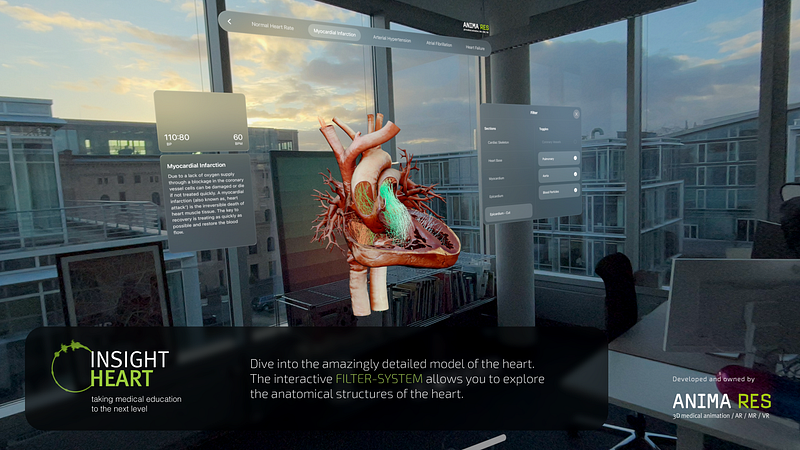Show the Heart Failure condition
This screenshot has height=450, width=800.
click(474, 48)
